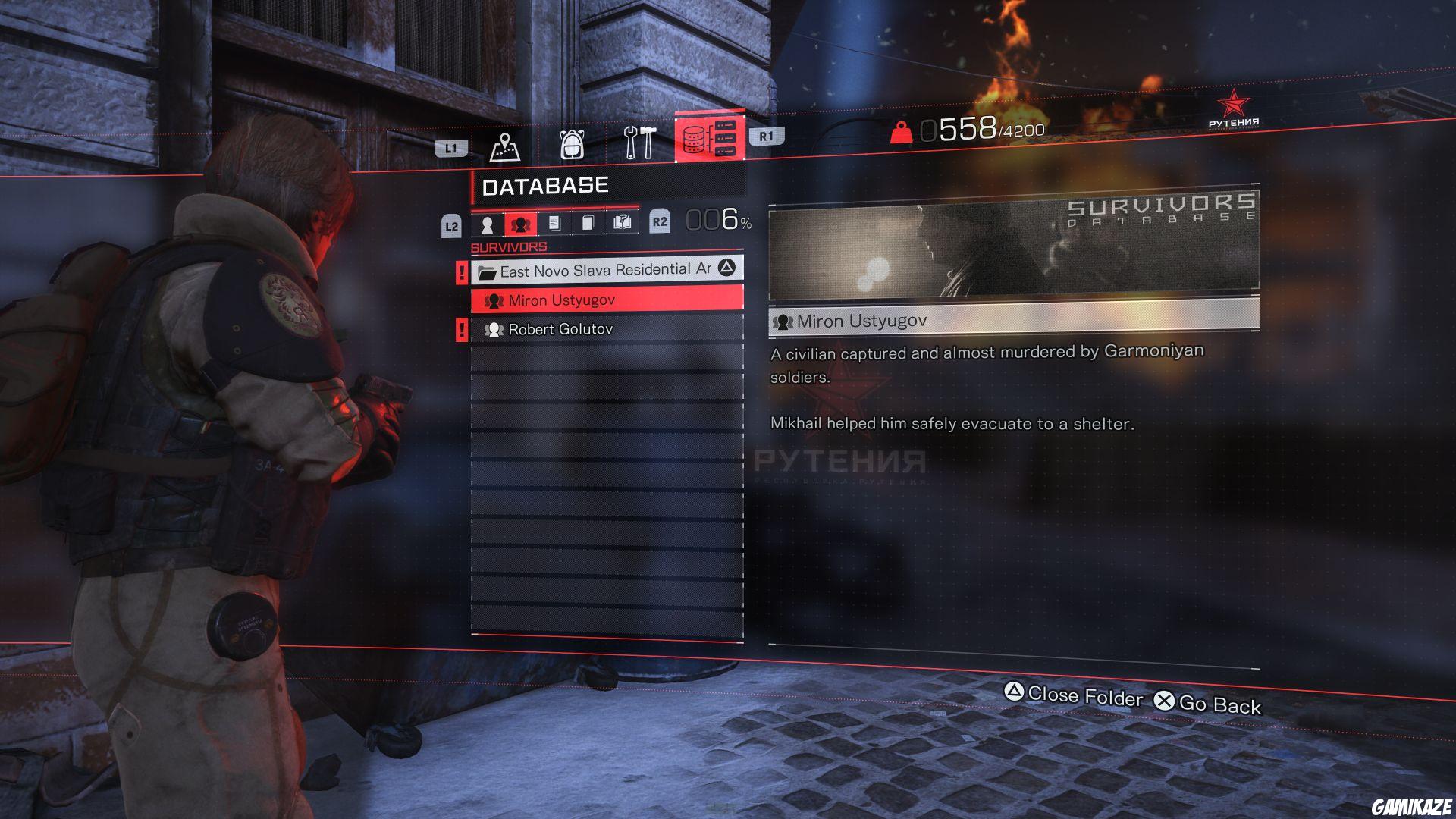This screenshot has height=819, width=1456.
Task: Open the documents category icon
Action: tap(557, 224)
